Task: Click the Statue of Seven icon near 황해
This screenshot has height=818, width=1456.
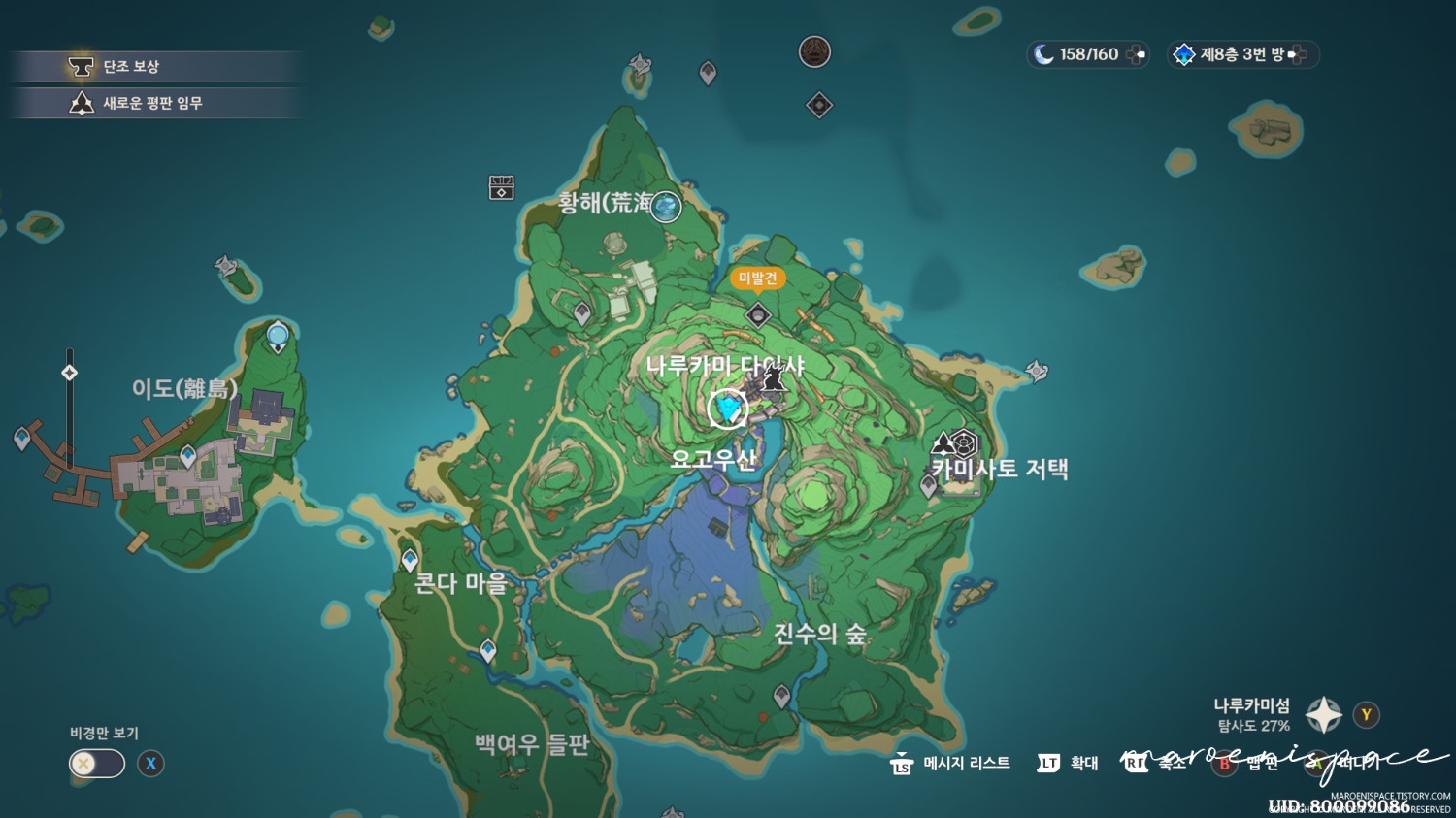Action: (664, 207)
